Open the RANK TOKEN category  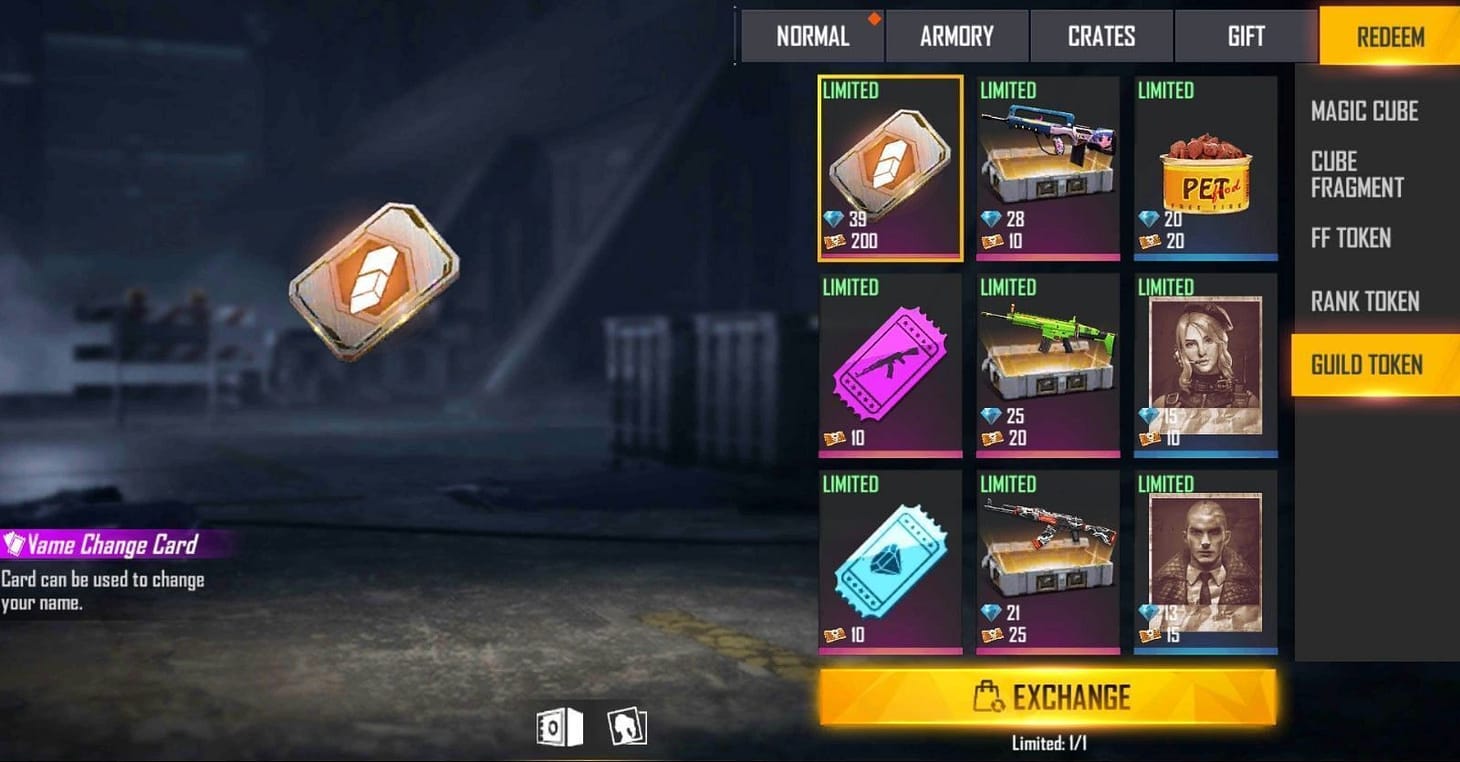(x=1366, y=302)
